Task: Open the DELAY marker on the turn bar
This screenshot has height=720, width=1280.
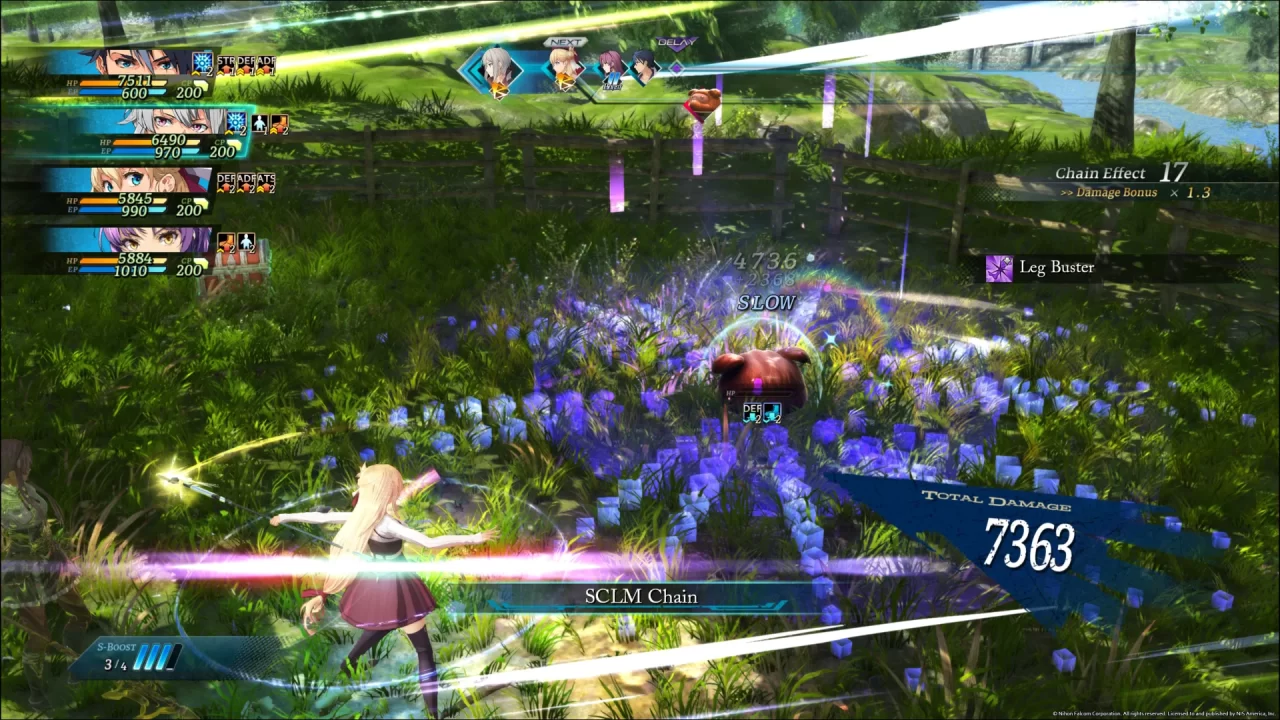Action: [x=678, y=43]
